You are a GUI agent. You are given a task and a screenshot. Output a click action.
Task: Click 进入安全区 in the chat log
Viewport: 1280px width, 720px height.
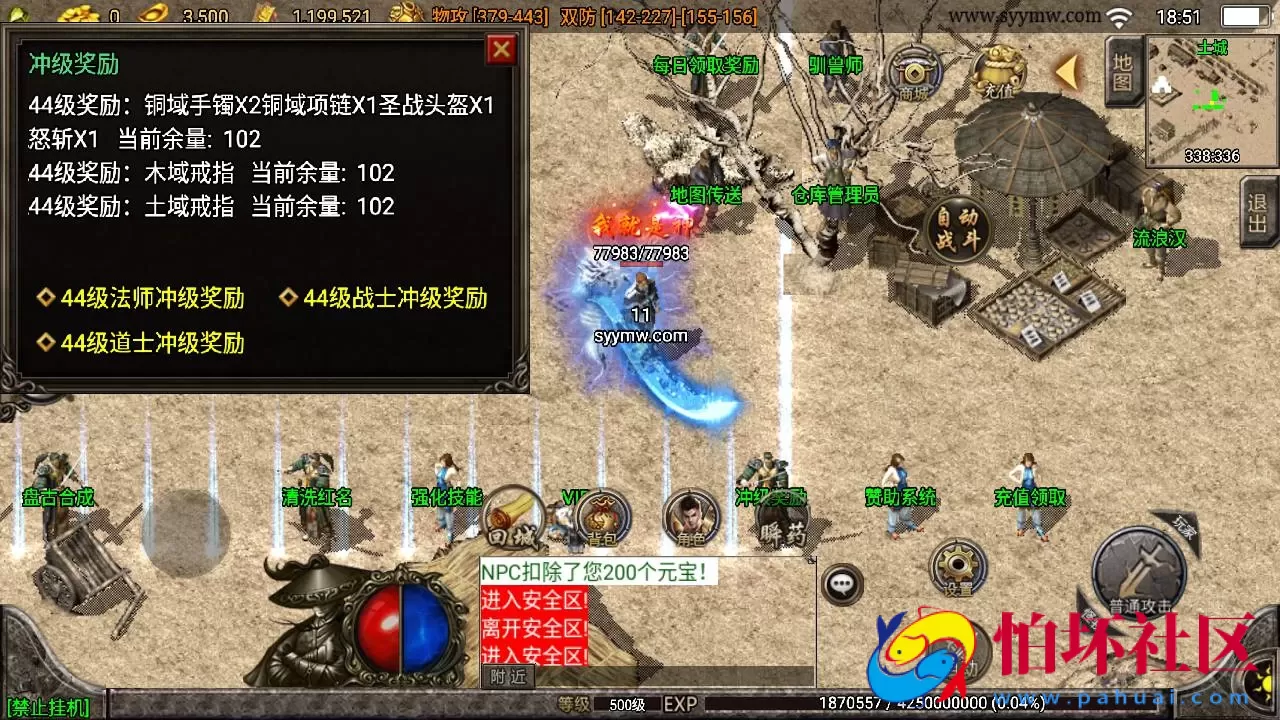pyautogui.click(x=534, y=597)
